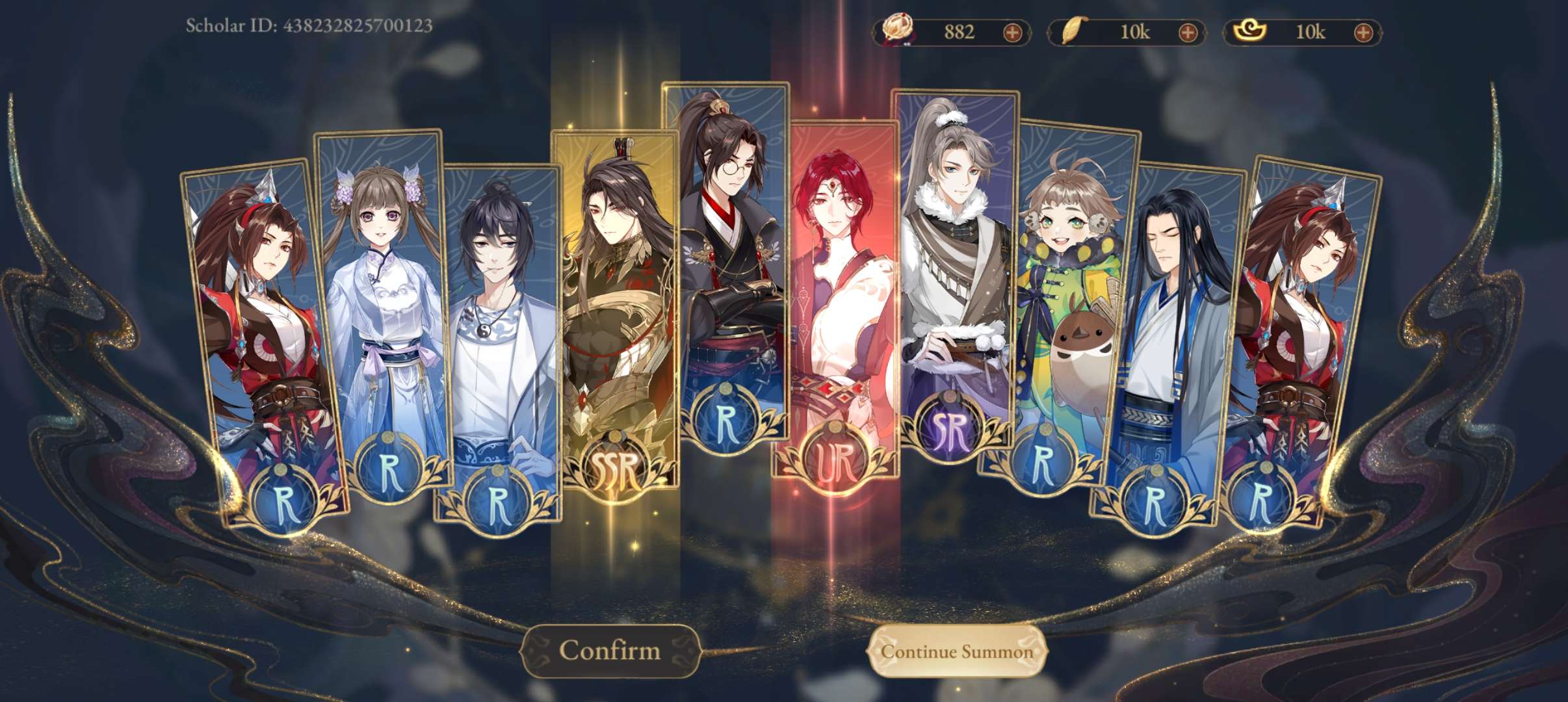The width and height of the screenshot is (1568, 702).
Task: Pick the glasses-wearing R character card
Action: tap(727, 260)
